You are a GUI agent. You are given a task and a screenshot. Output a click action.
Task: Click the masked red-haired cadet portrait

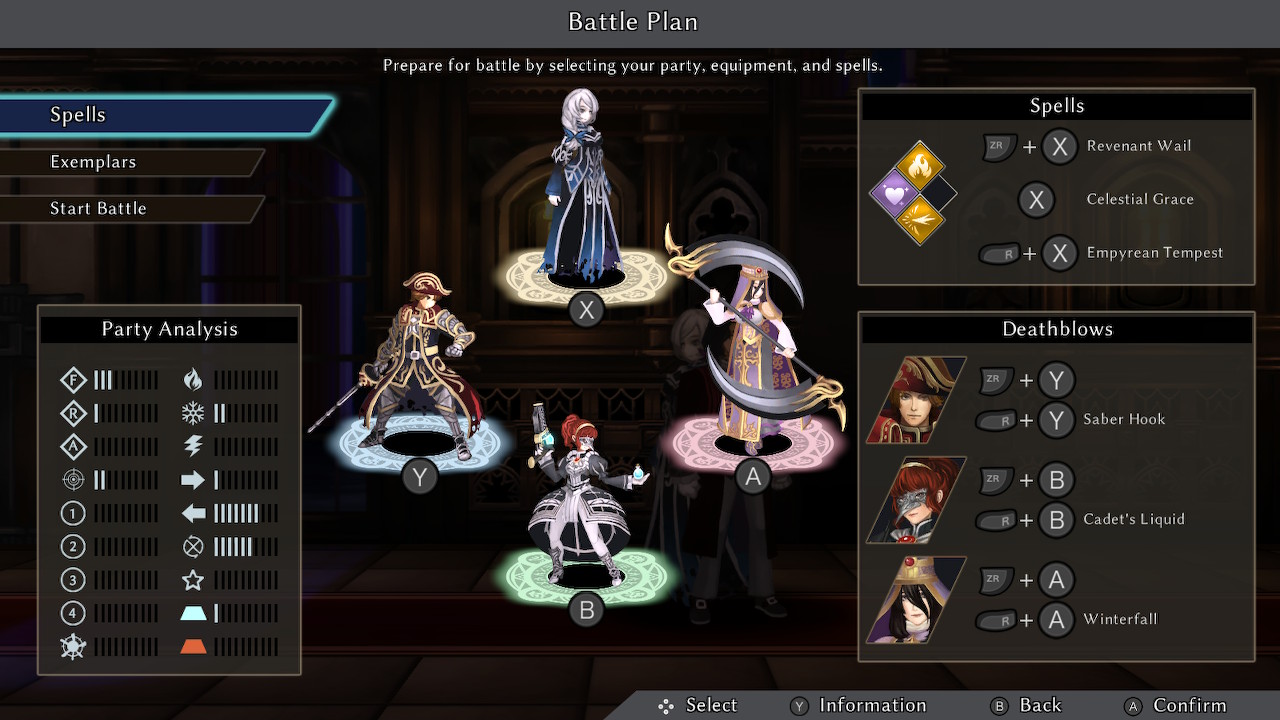[x=916, y=500]
